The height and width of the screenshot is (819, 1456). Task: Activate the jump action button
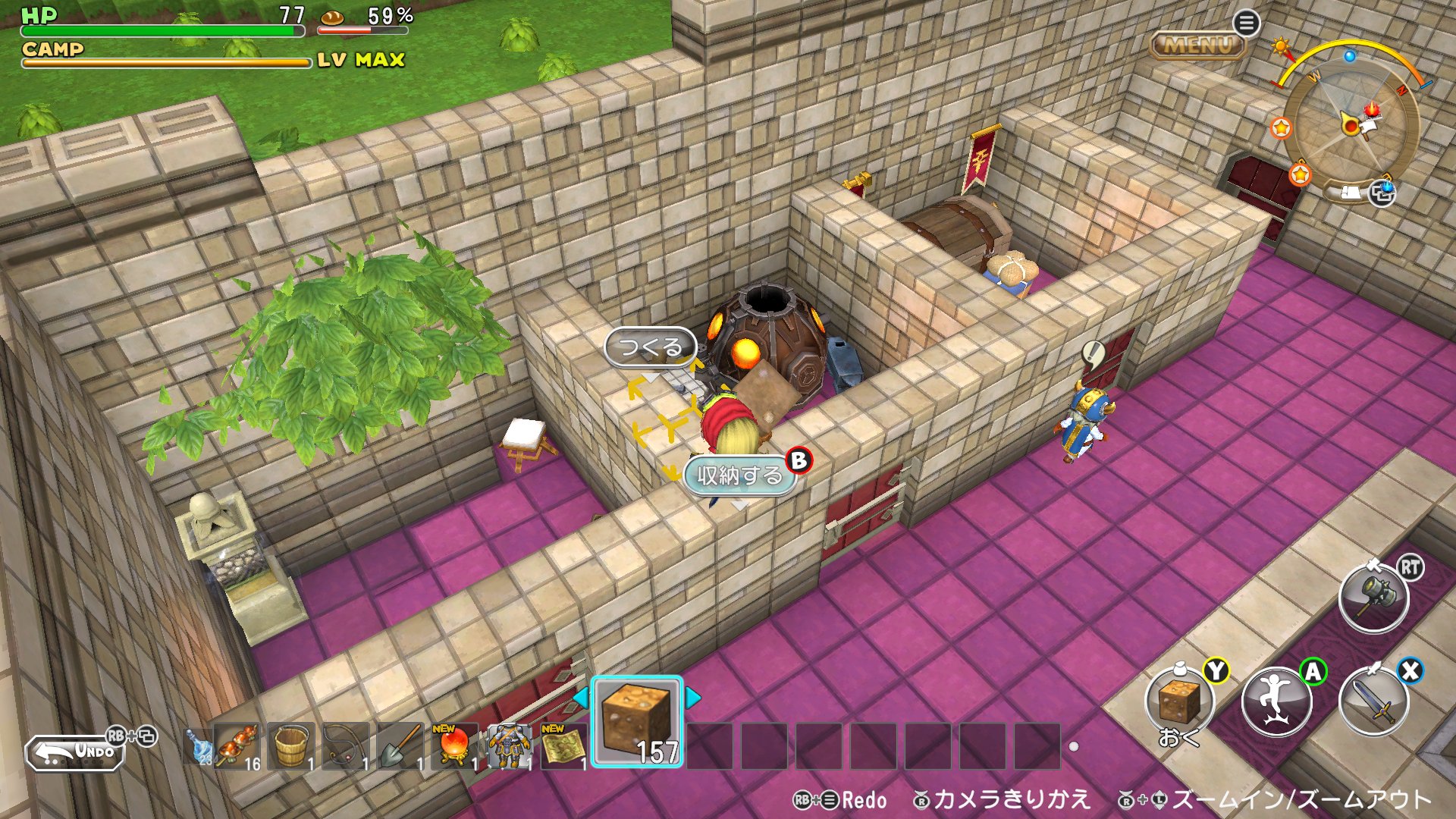coord(1277,701)
